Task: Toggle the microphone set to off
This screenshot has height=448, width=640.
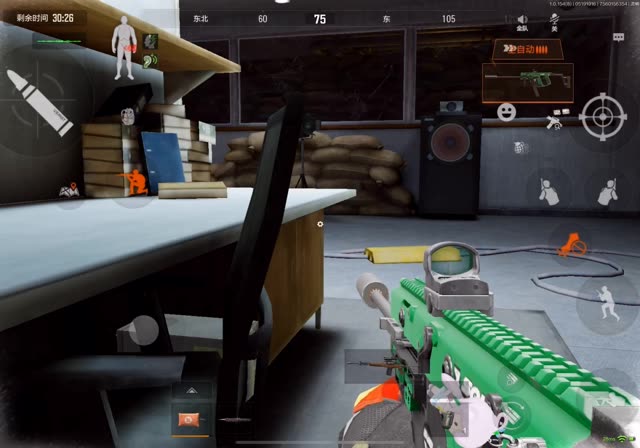Action: point(551,22)
